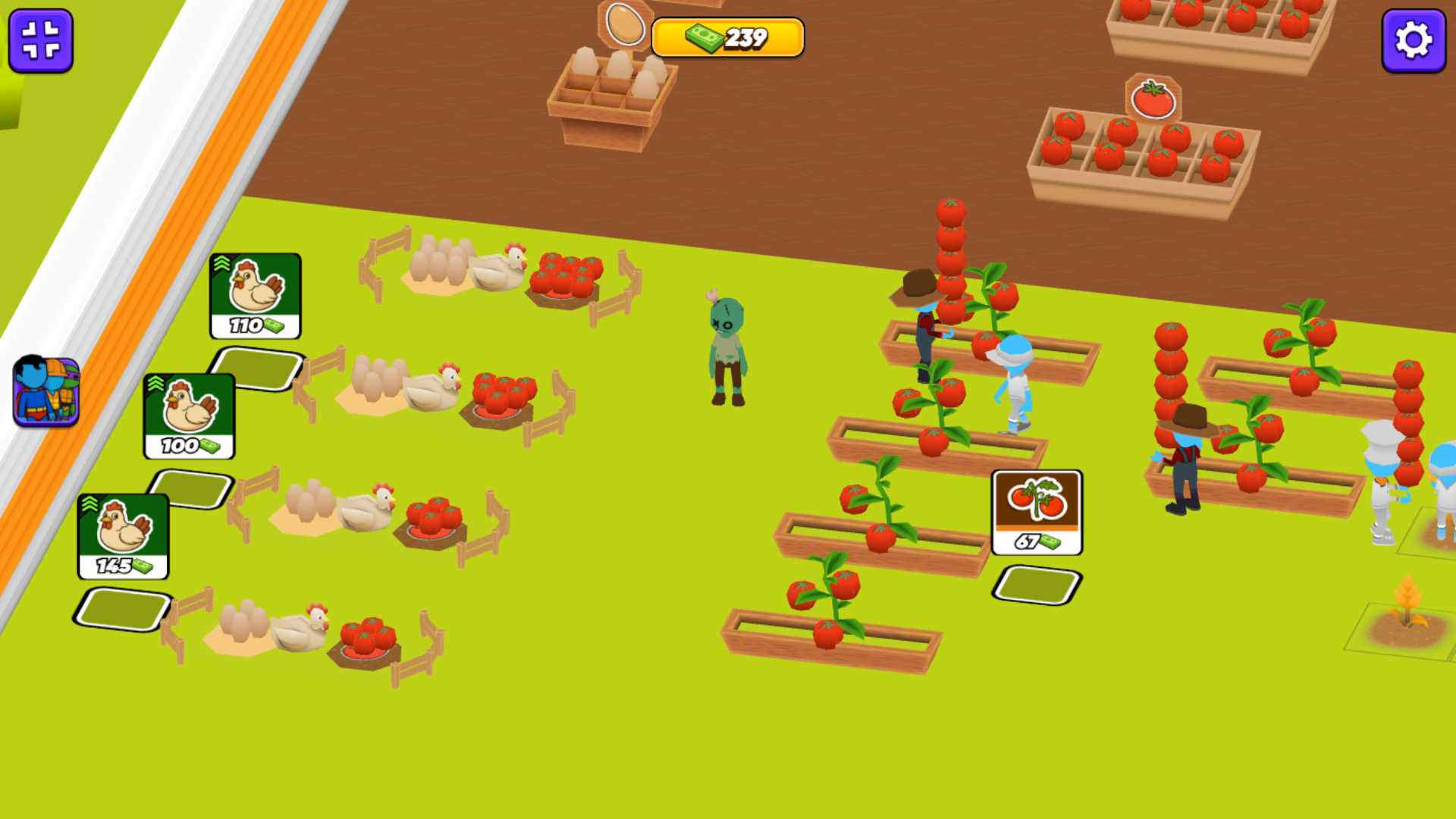Screen dimensions: 1456x819
Task: Click the upgrade chevrons on the 110 chicken card
Action: click(221, 264)
